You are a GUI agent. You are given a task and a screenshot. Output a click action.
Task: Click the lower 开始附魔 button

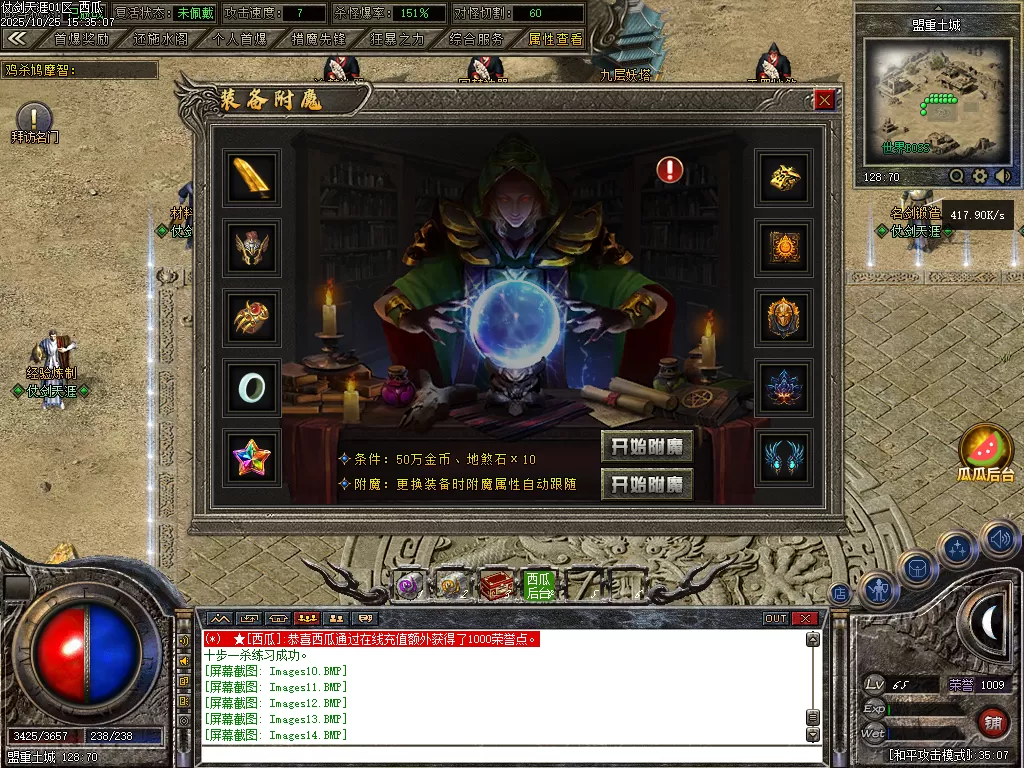point(647,485)
